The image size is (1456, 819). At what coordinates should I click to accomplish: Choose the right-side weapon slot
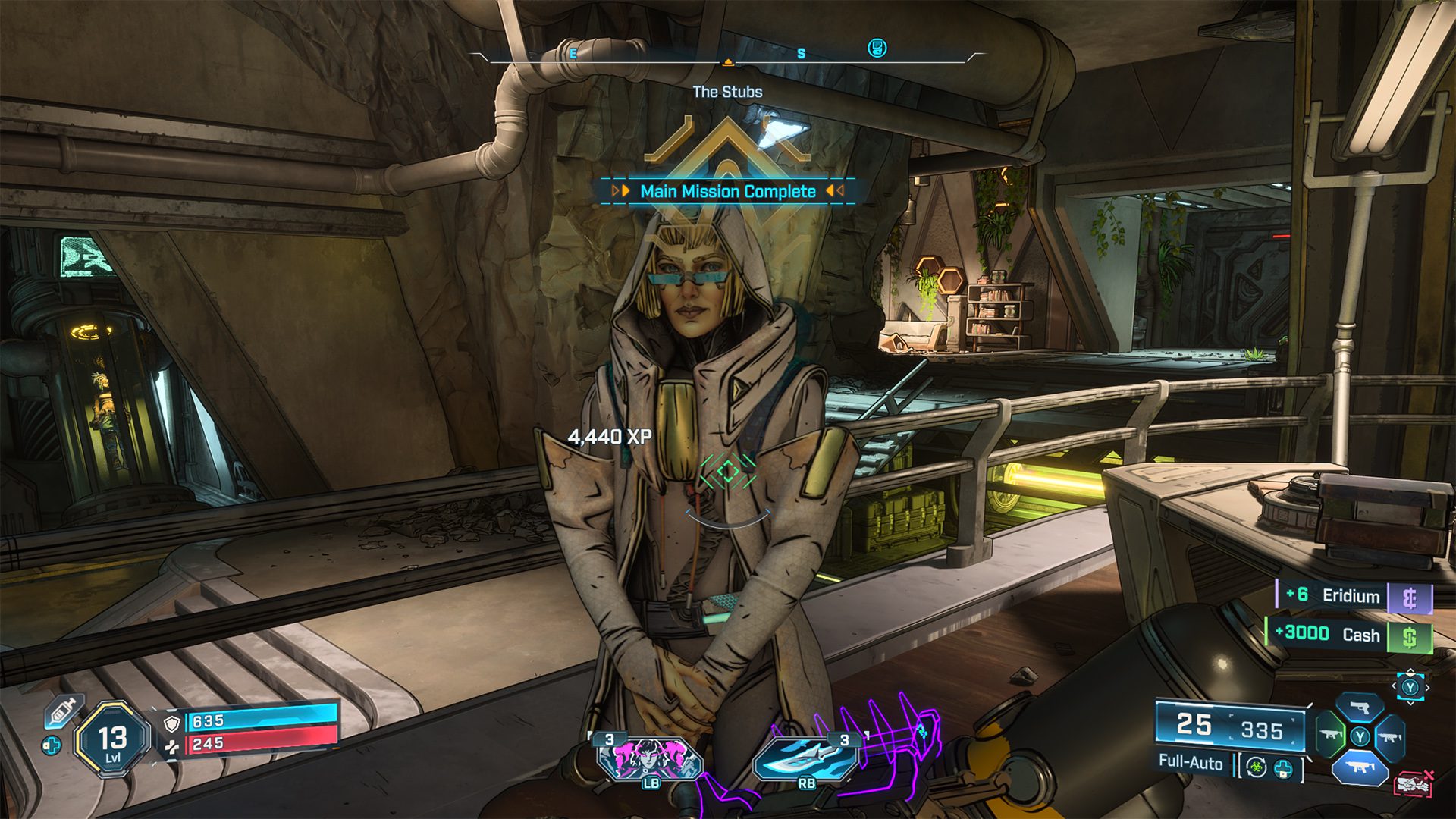(1389, 736)
